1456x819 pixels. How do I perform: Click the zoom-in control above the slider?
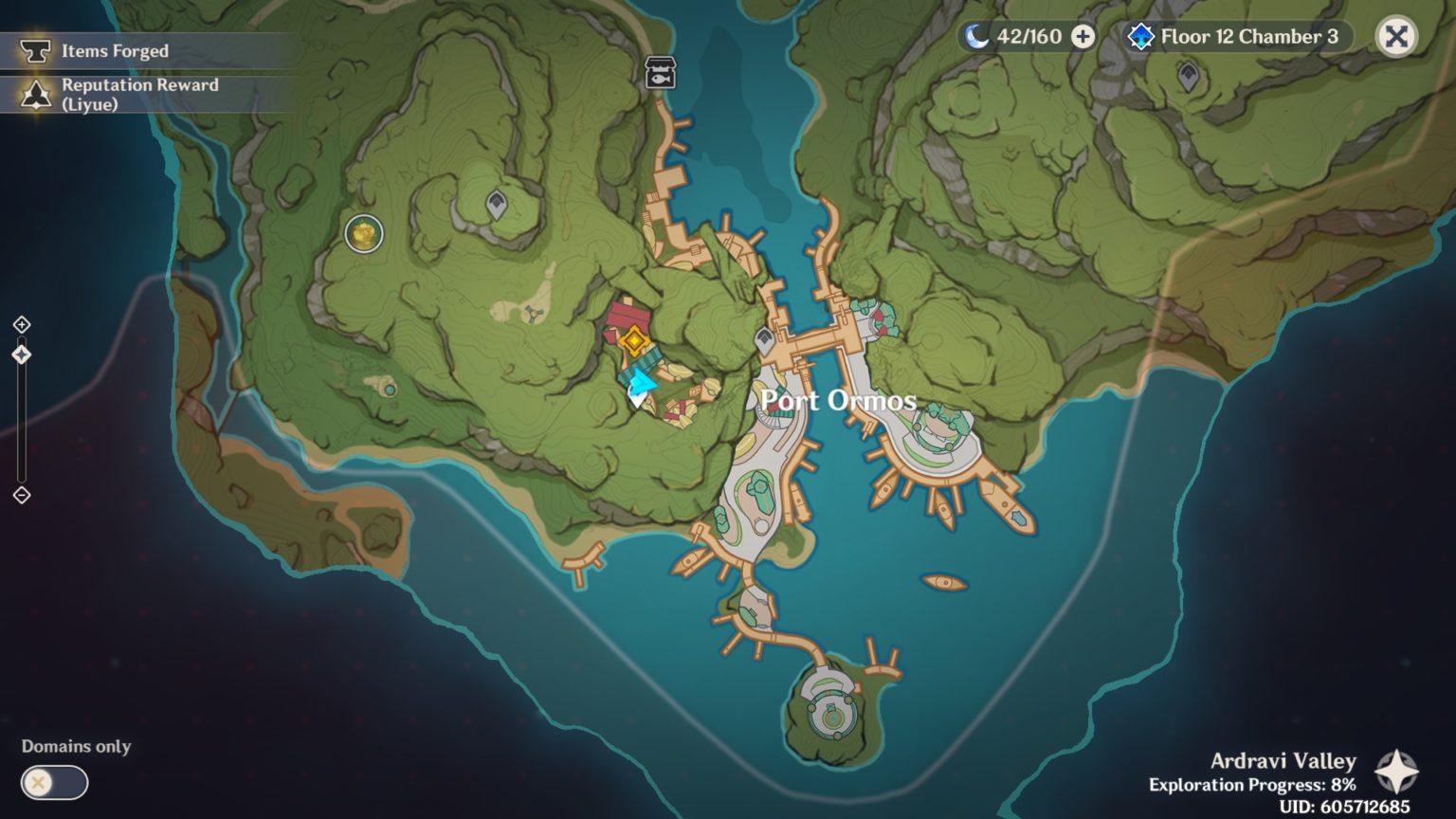pos(21,323)
